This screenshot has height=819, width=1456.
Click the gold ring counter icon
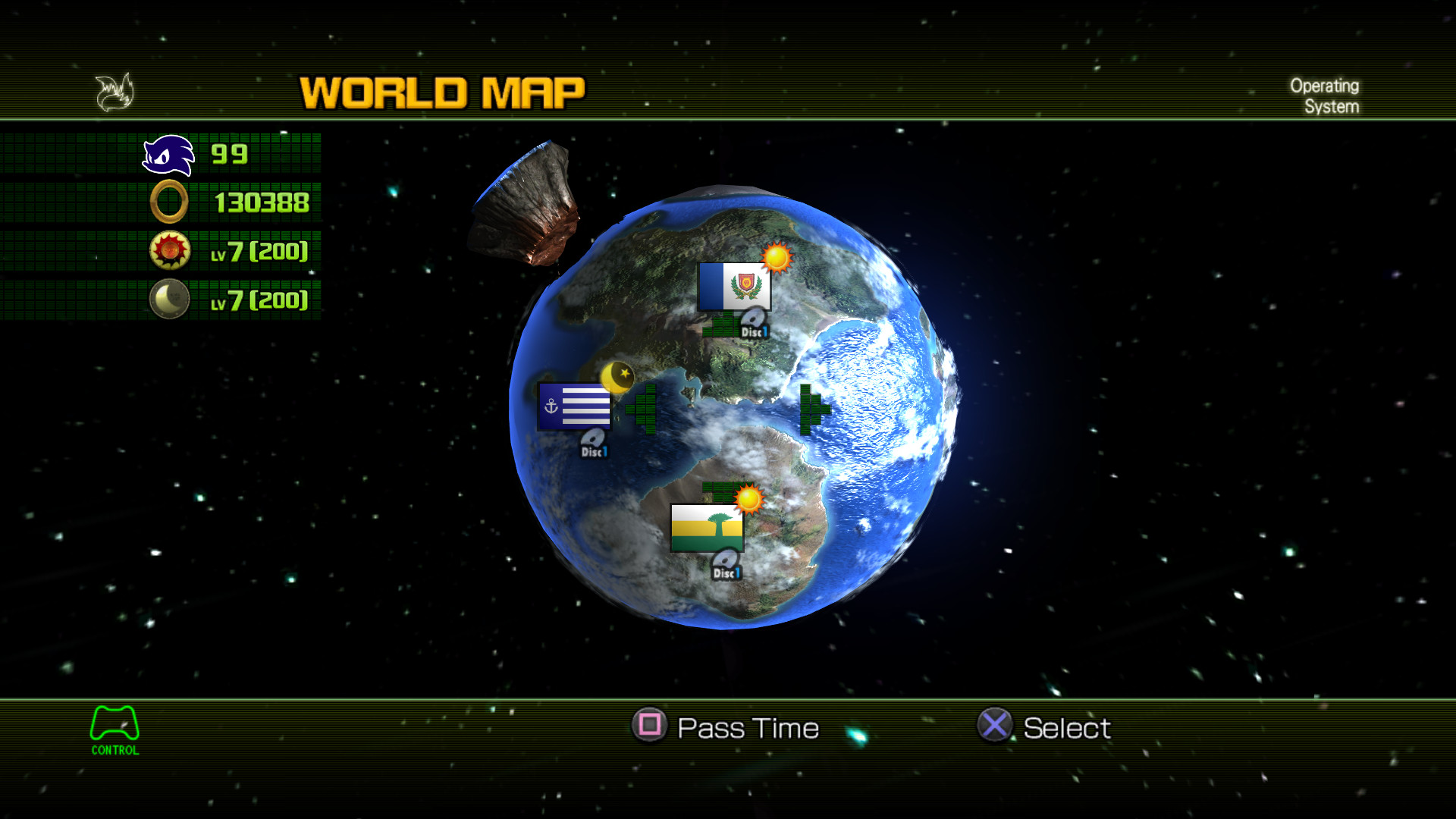(168, 202)
